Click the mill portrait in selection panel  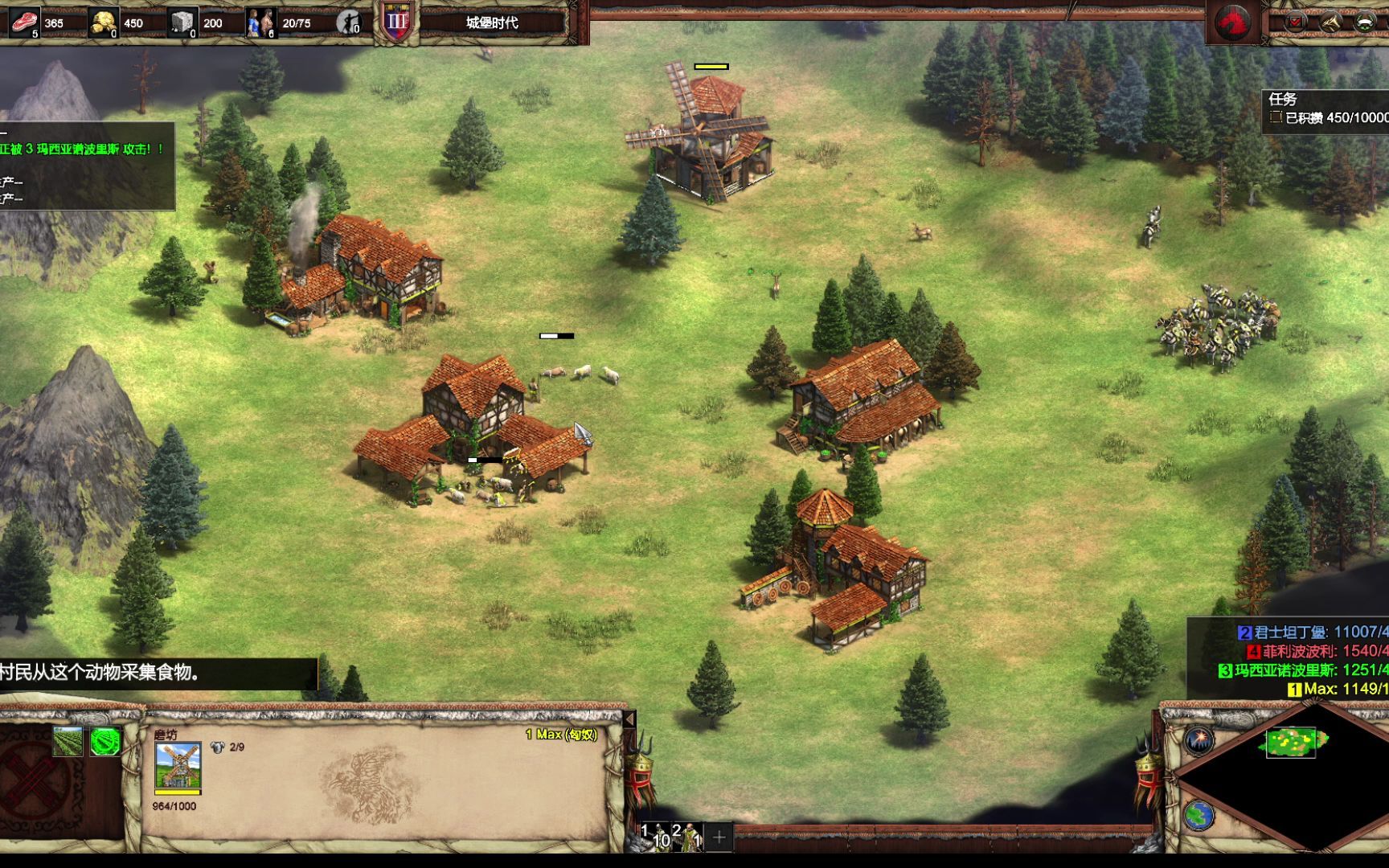pyautogui.click(x=178, y=766)
